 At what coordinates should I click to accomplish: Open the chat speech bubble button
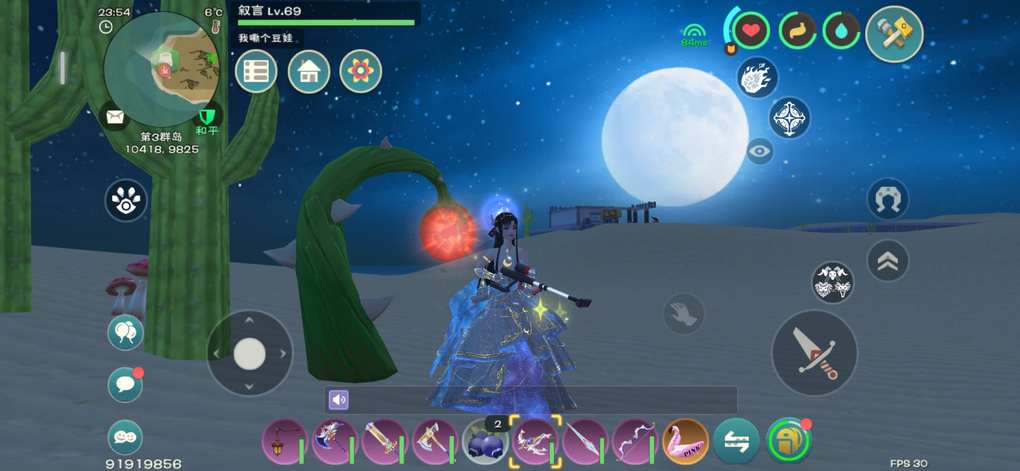[125, 385]
